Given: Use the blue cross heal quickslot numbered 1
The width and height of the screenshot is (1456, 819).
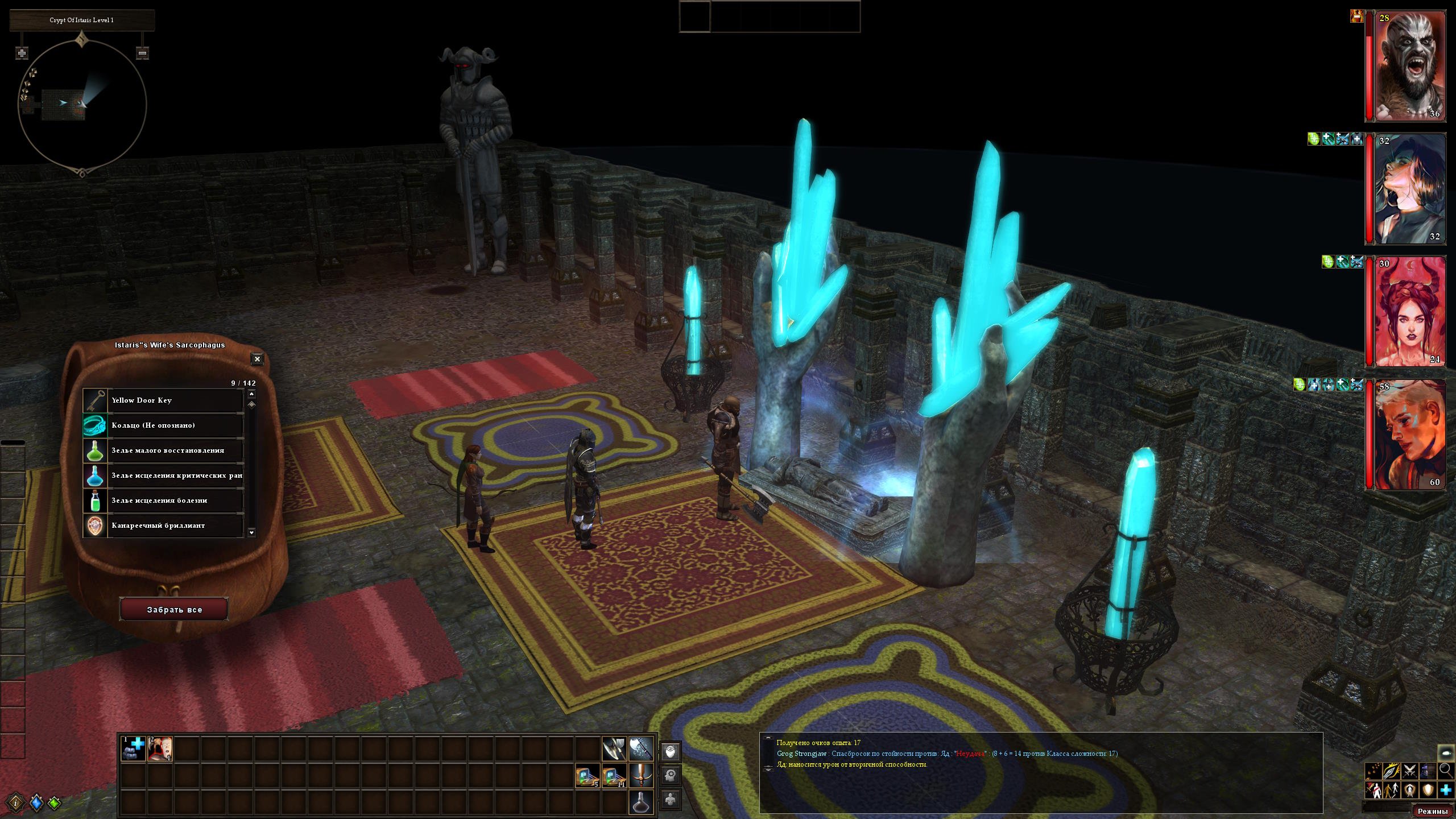Looking at the screenshot, I should [x=134, y=749].
